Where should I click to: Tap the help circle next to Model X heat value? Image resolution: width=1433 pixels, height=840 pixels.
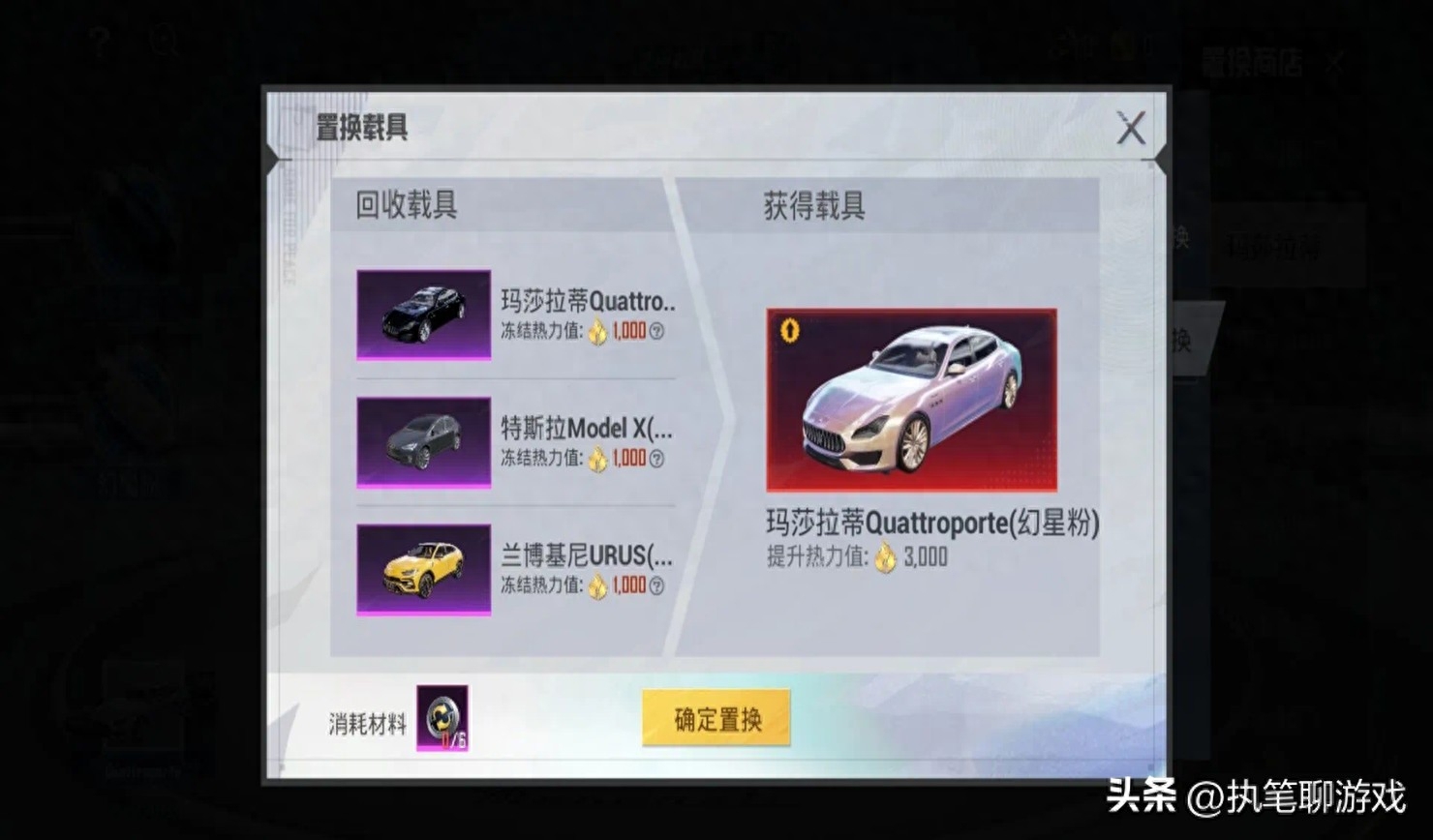[x=656, y=460]
